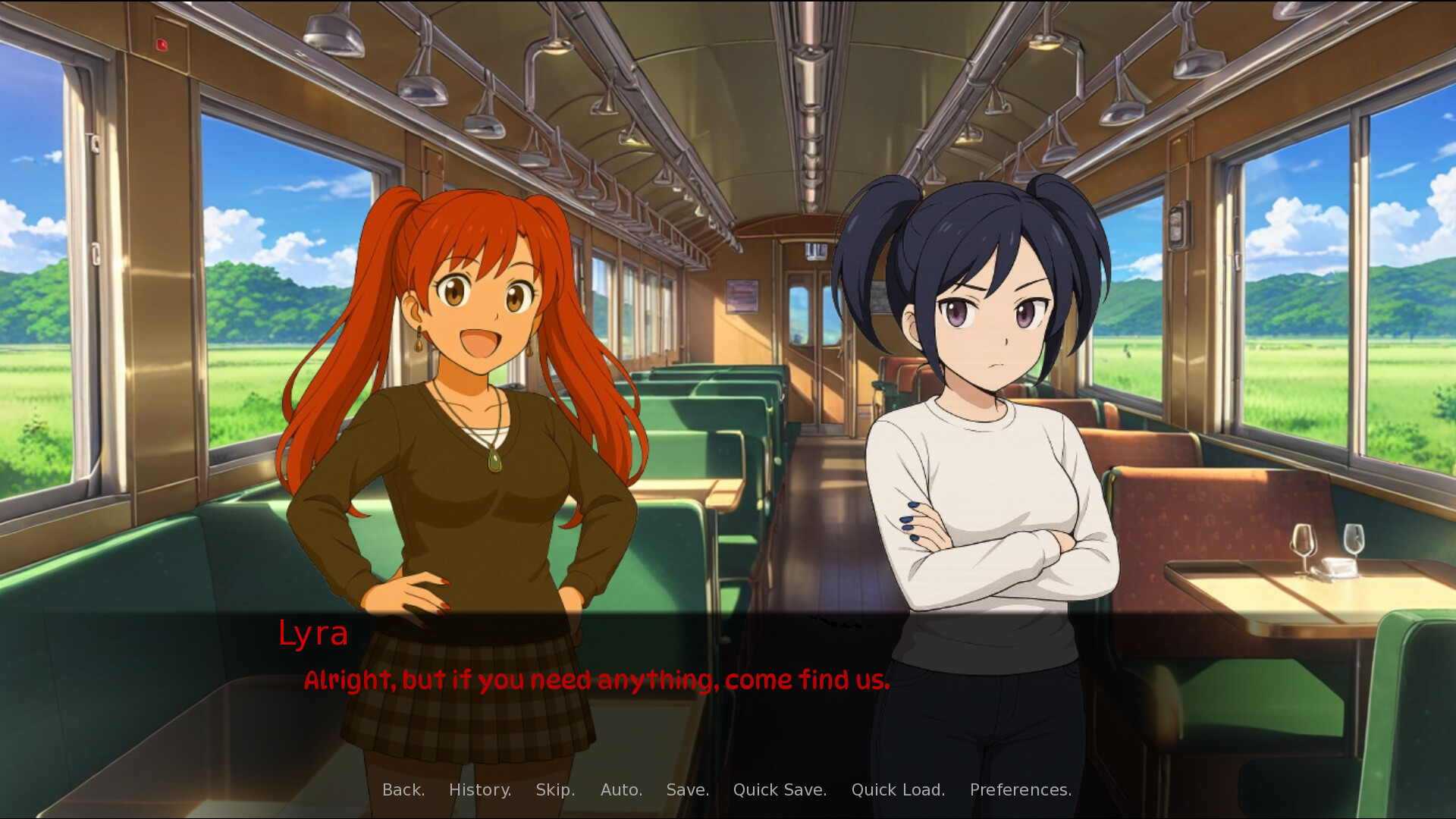Toggle Skip mode to fast-forward text

(x=554, y=789)
